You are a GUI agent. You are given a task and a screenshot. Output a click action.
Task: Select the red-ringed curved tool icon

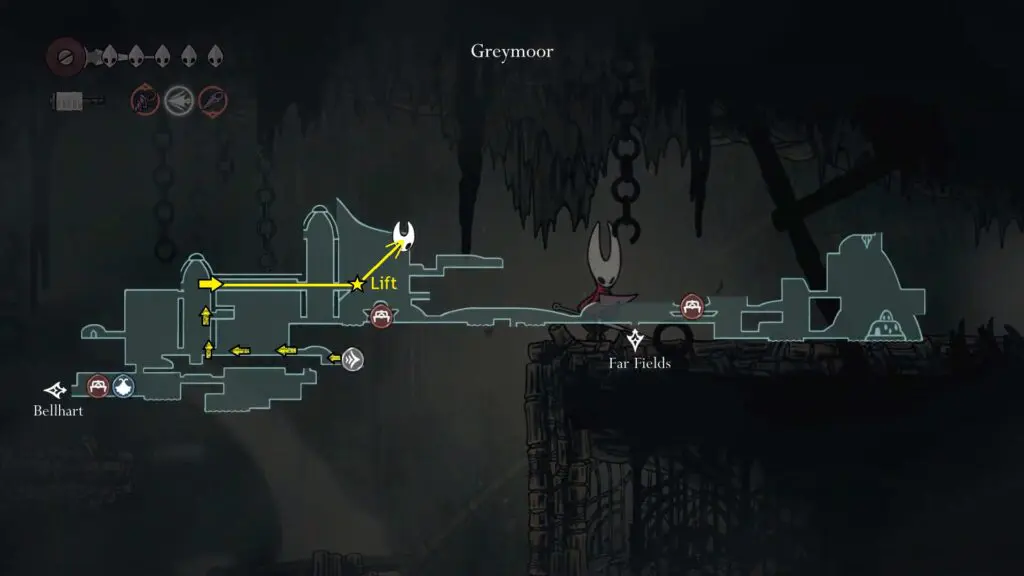[144, 100]
